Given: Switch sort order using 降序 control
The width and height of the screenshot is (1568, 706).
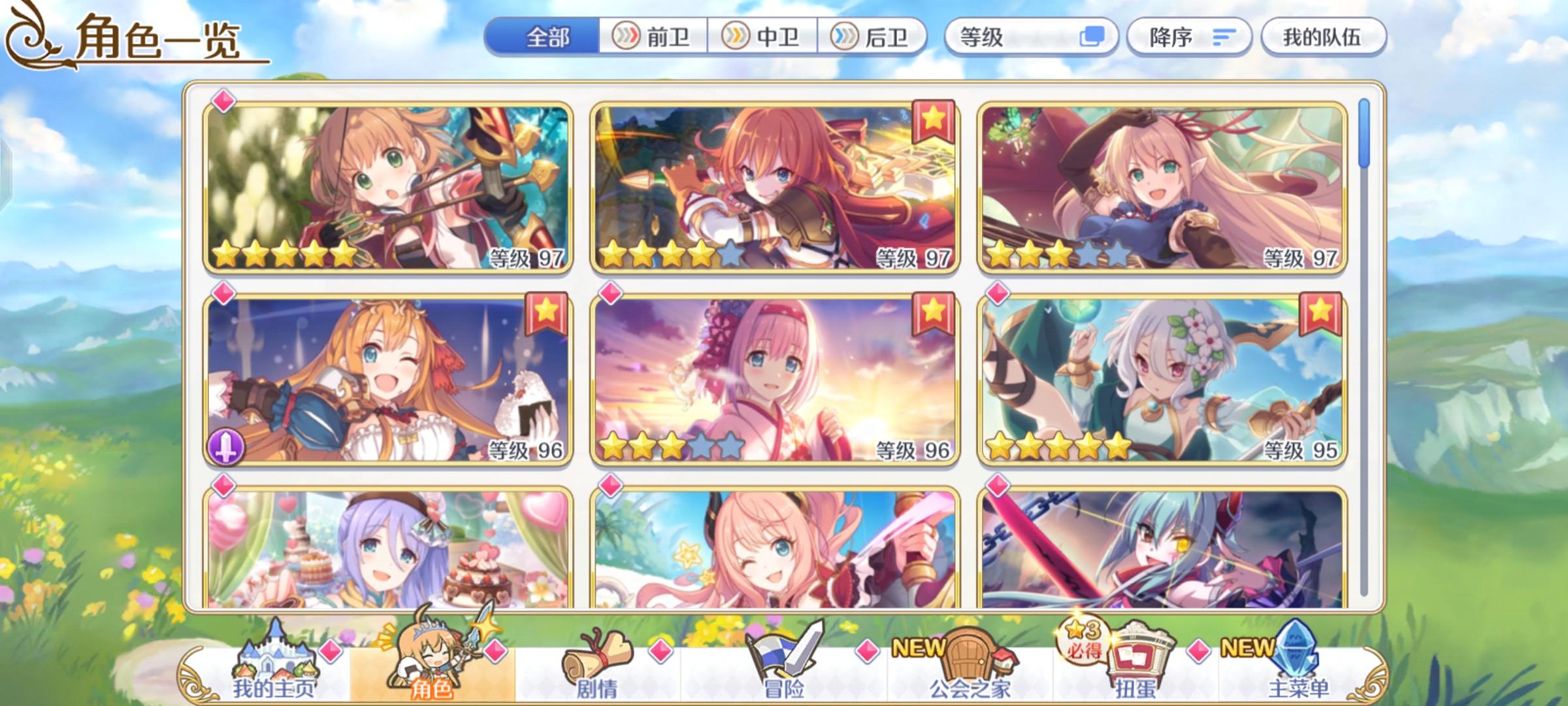Looking at the screenshot, I should pos(1189,37).
